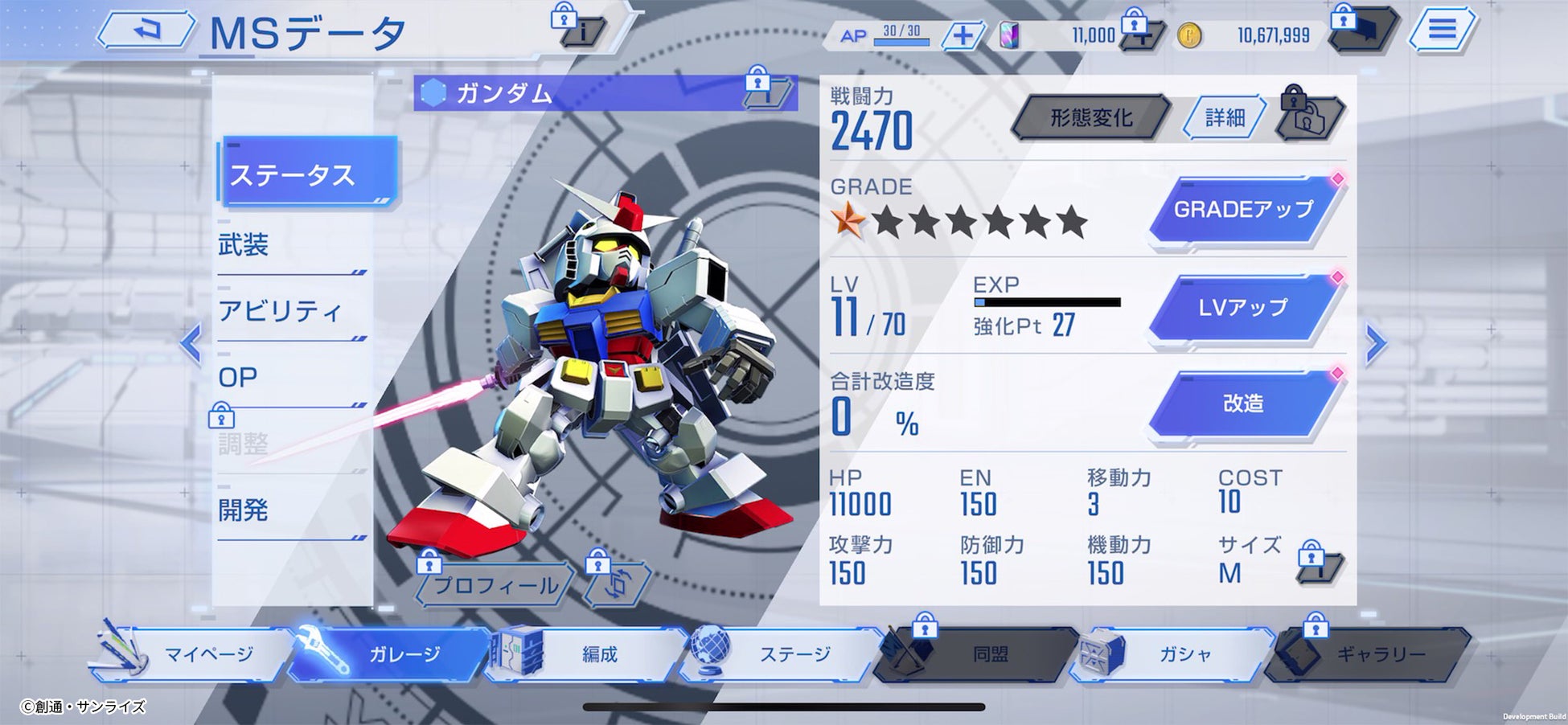
Task: View the next mobile suit with right arrow
Action: (x=1376, y=344)
